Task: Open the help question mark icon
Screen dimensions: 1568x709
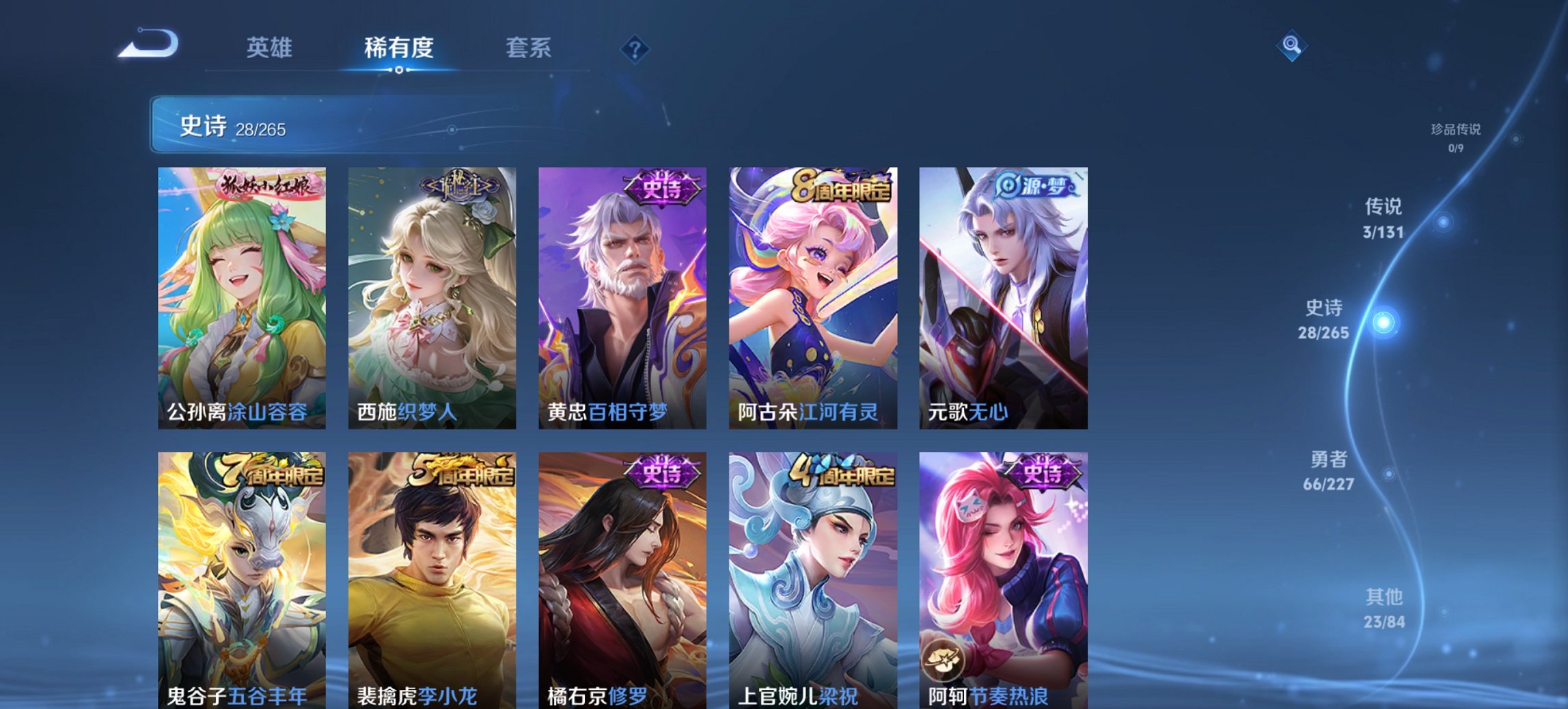Action: click(635, 47)
